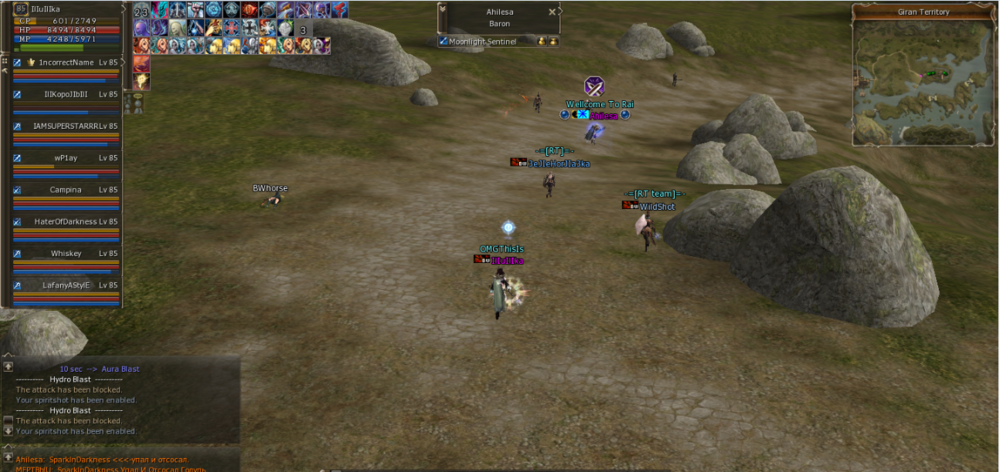Choose party member Campina
Viewport: 1000px width, 472px height.
pos(66,189)
